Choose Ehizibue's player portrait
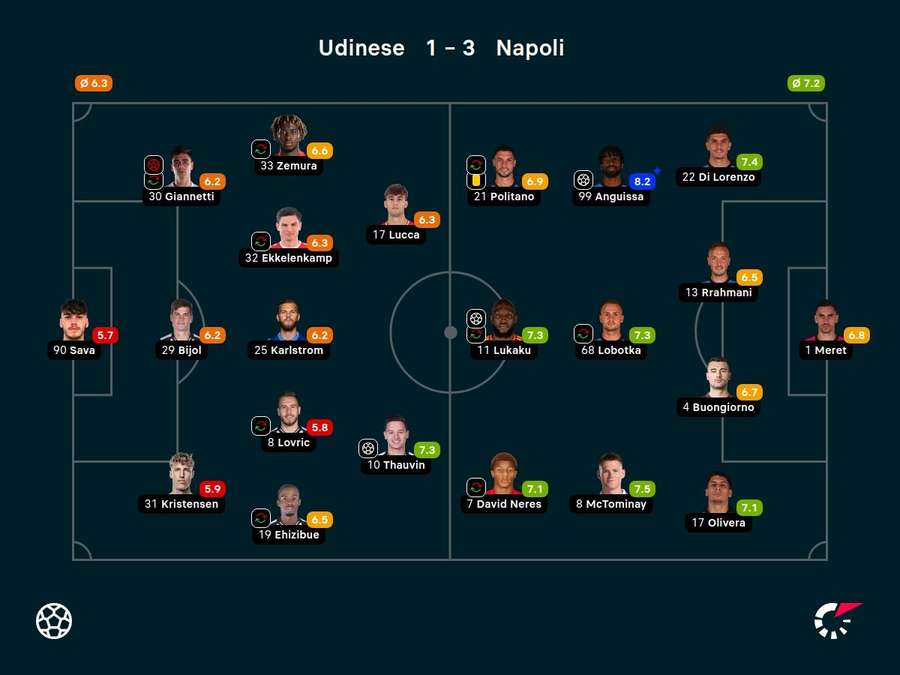 [289, 505]
